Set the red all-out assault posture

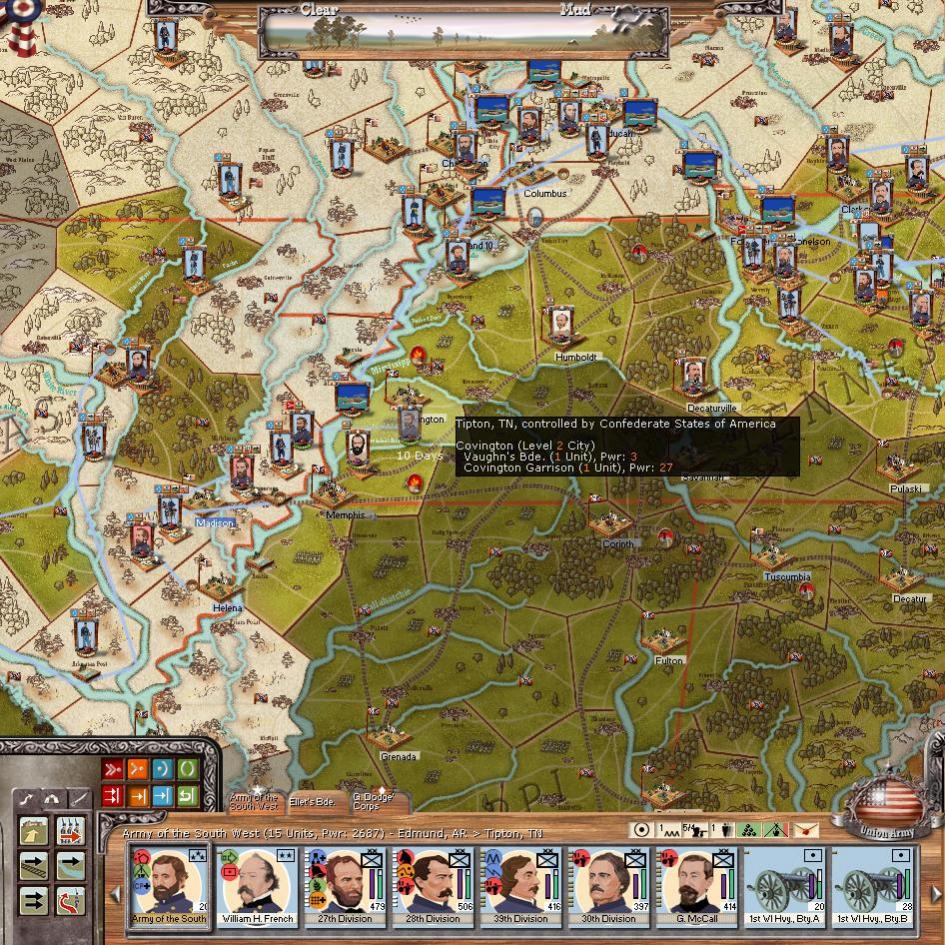pos(112,770)
